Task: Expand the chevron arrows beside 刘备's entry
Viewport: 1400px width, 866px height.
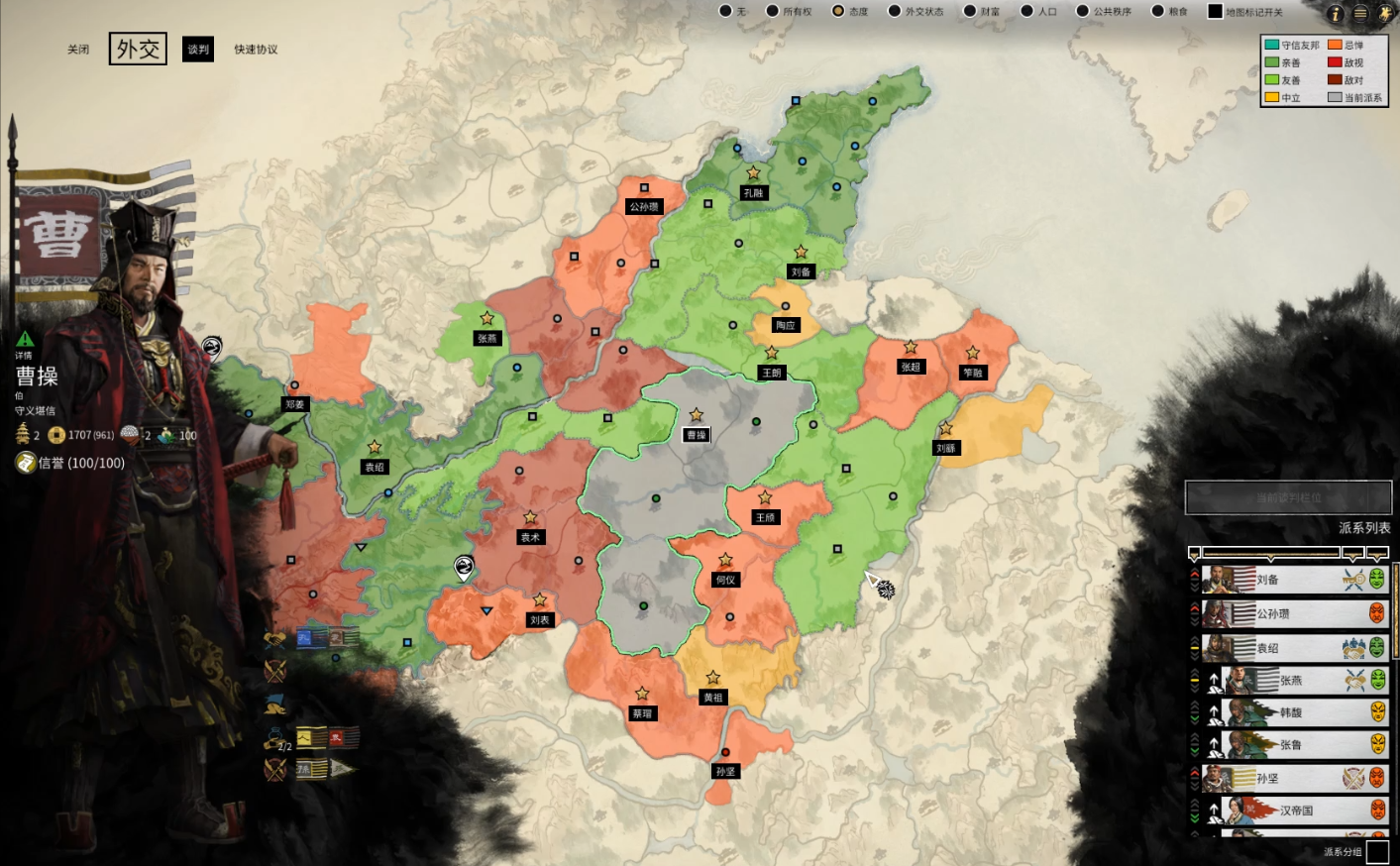Action: (1194, 578)
